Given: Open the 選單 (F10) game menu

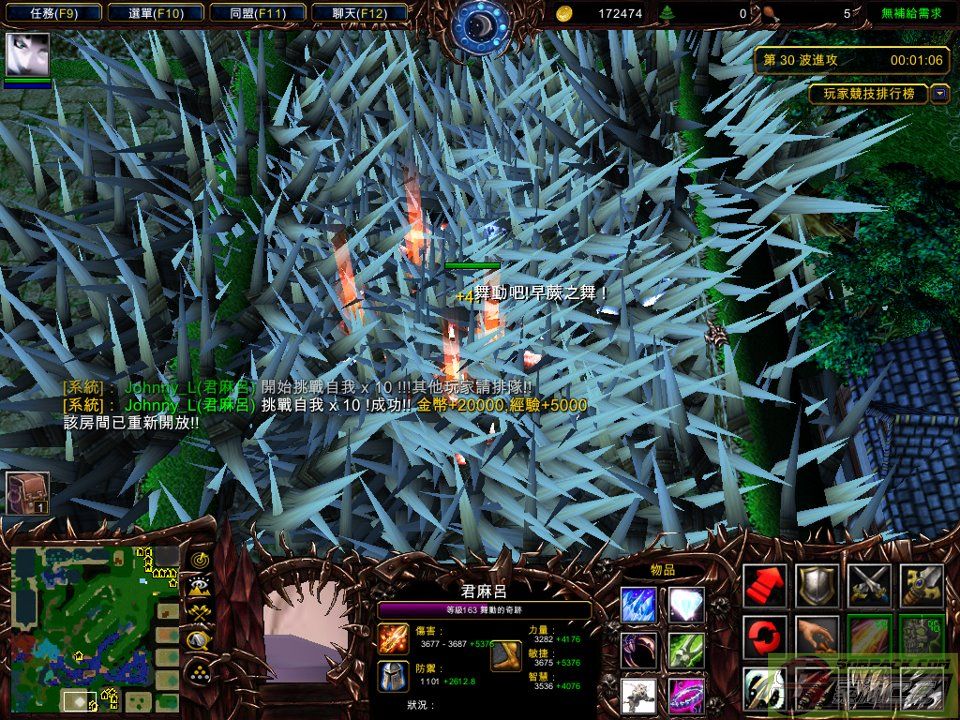Looking at the screenshot, I should coord(156,14).
